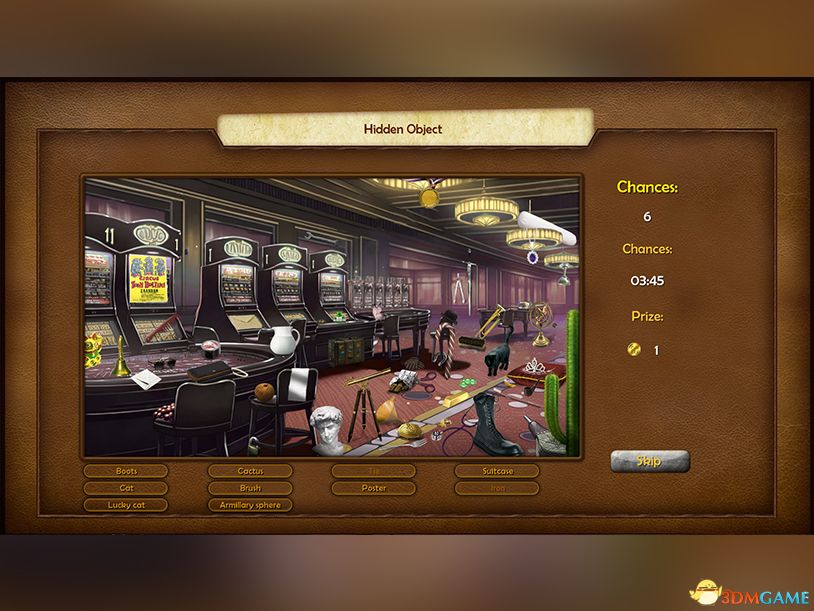The width and height of the screenshot is (814, 611).
Task: Pick the Lucky cat list entry
Action: (126, 505)
